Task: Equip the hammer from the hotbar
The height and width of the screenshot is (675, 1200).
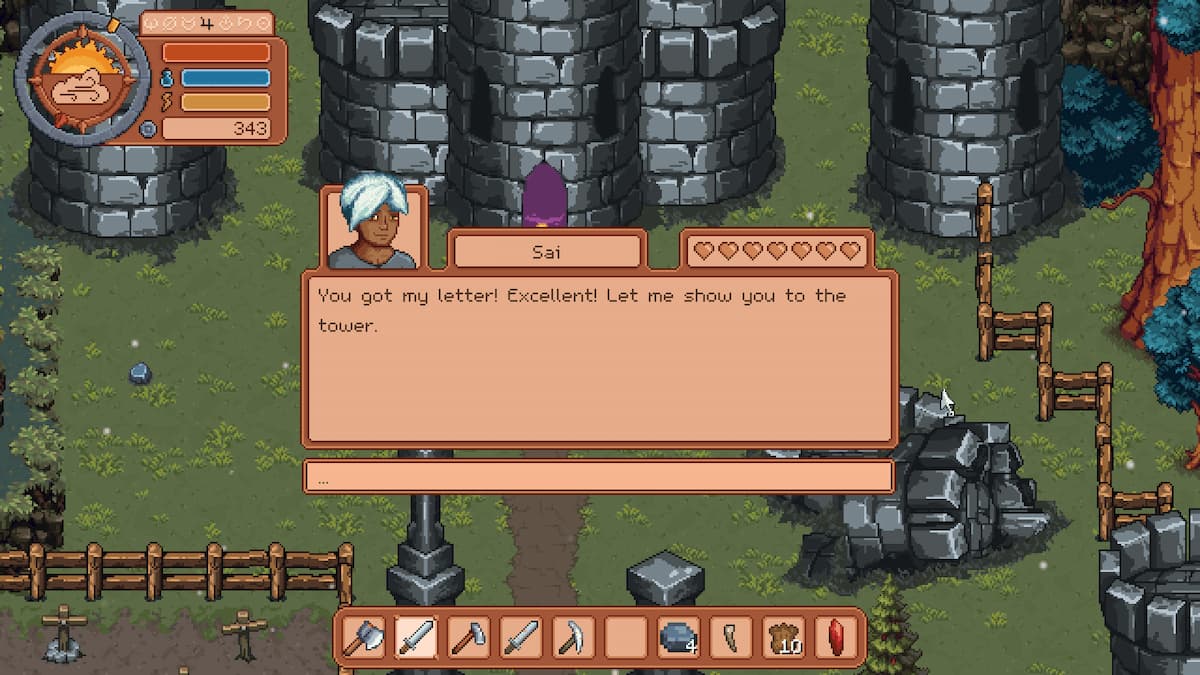Action: 468,637
